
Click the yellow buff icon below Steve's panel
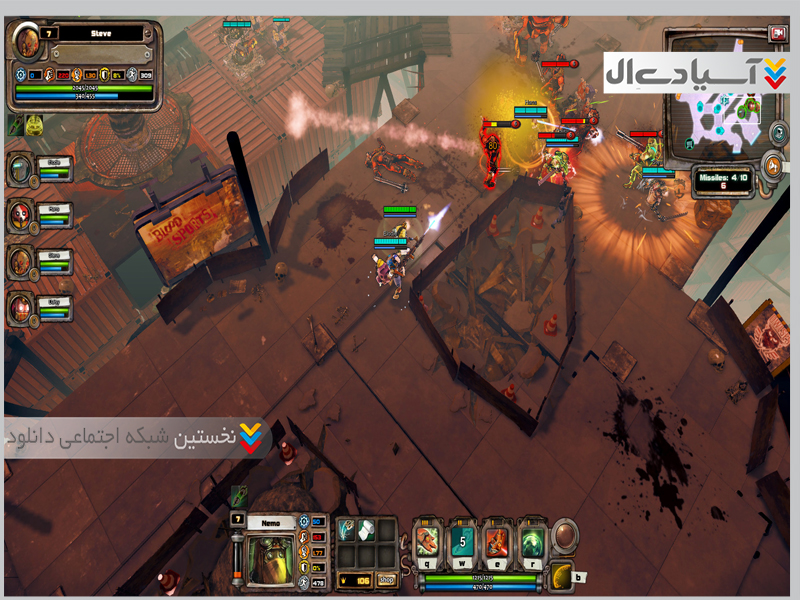tap(35, 124)
